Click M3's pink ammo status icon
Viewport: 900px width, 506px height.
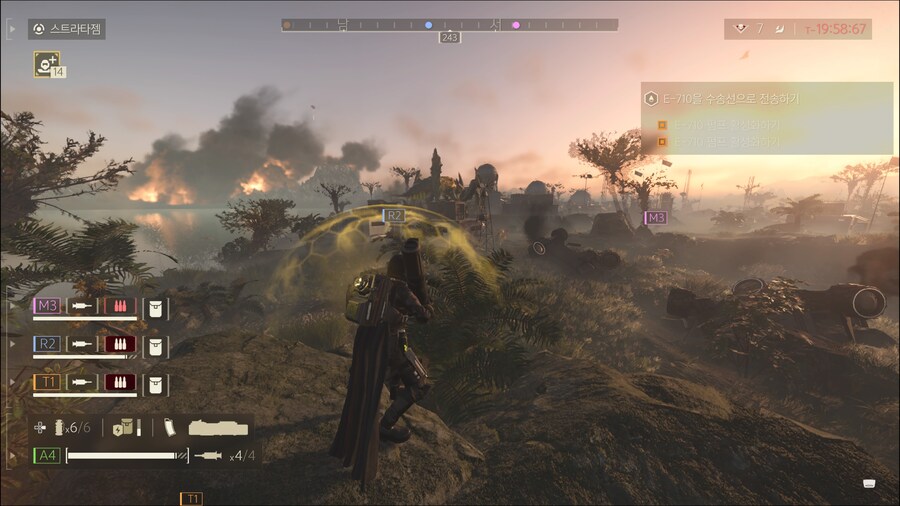(x=122, y=305)
